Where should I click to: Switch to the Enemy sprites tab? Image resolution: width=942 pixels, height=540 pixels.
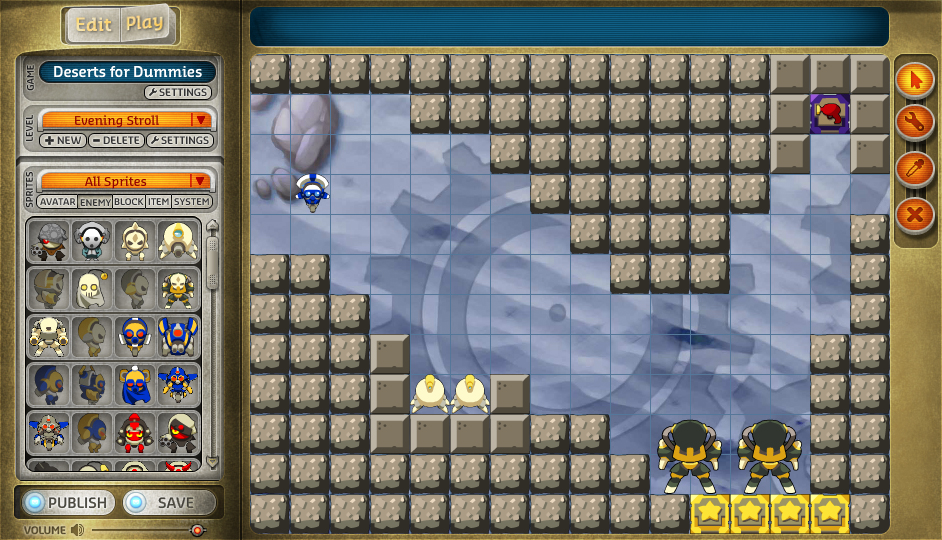(95, 202)
